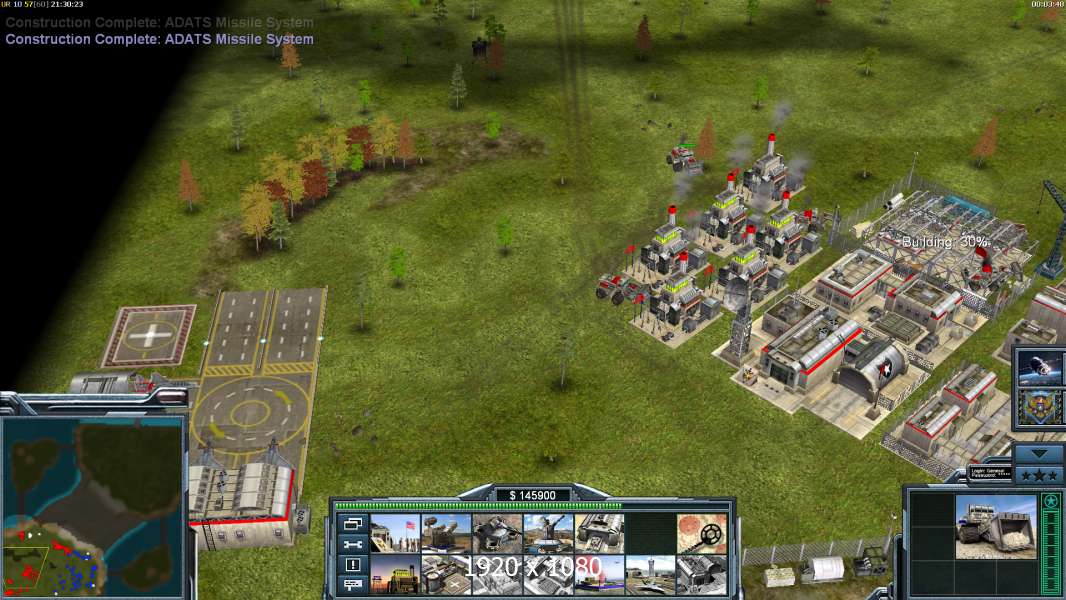Activate the satellite superweapon shortcut
1066x600 pixels.
click(1039, 368)
